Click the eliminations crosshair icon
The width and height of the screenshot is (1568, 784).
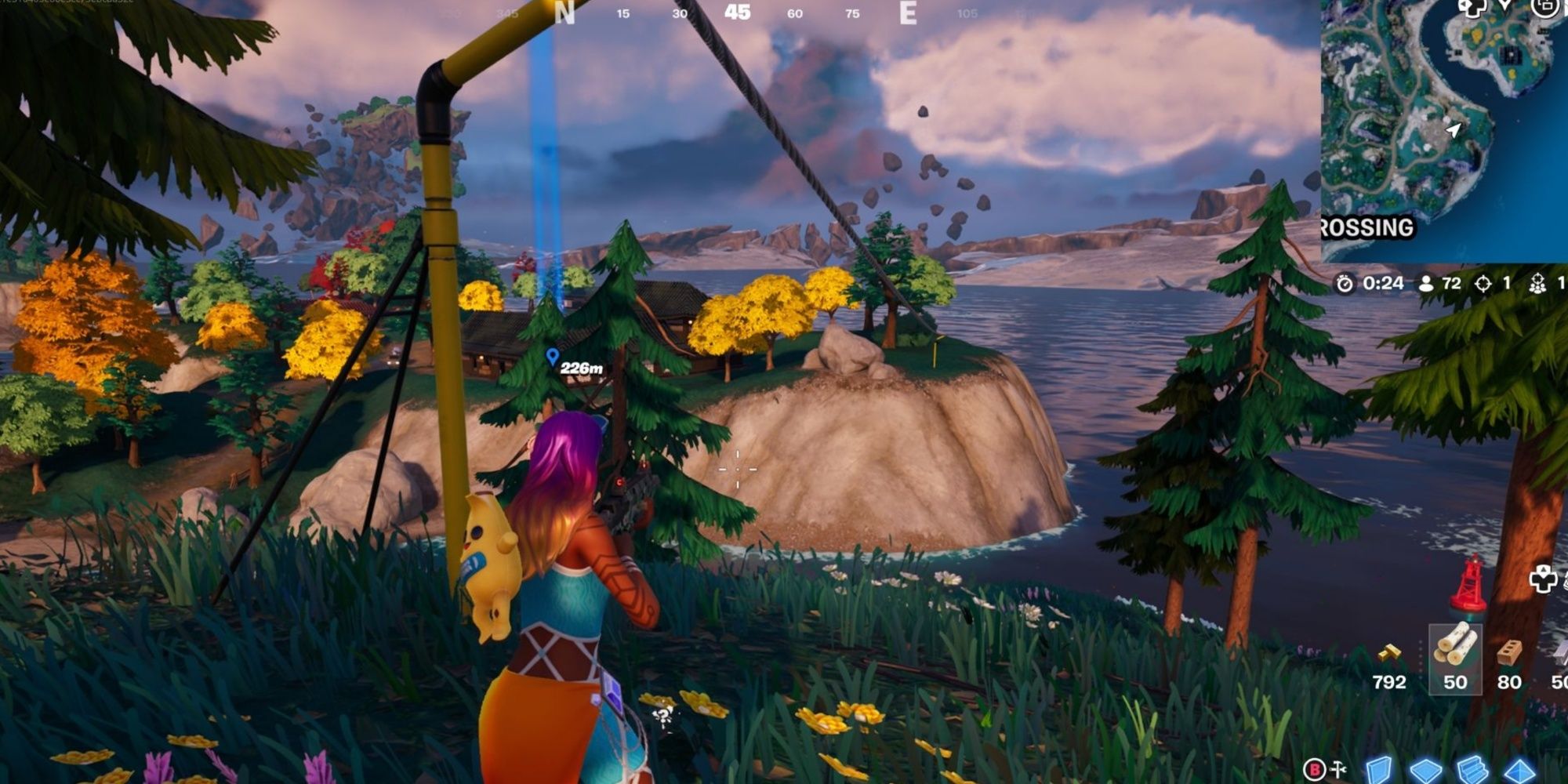click(x=1484, y=285)
